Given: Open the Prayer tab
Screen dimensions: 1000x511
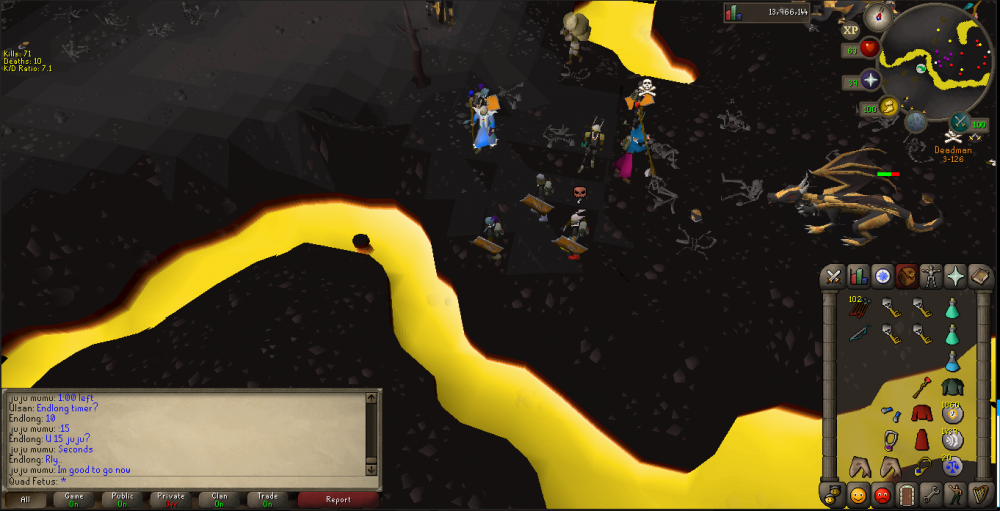Looking at the screenshot, I should (956, 276).
